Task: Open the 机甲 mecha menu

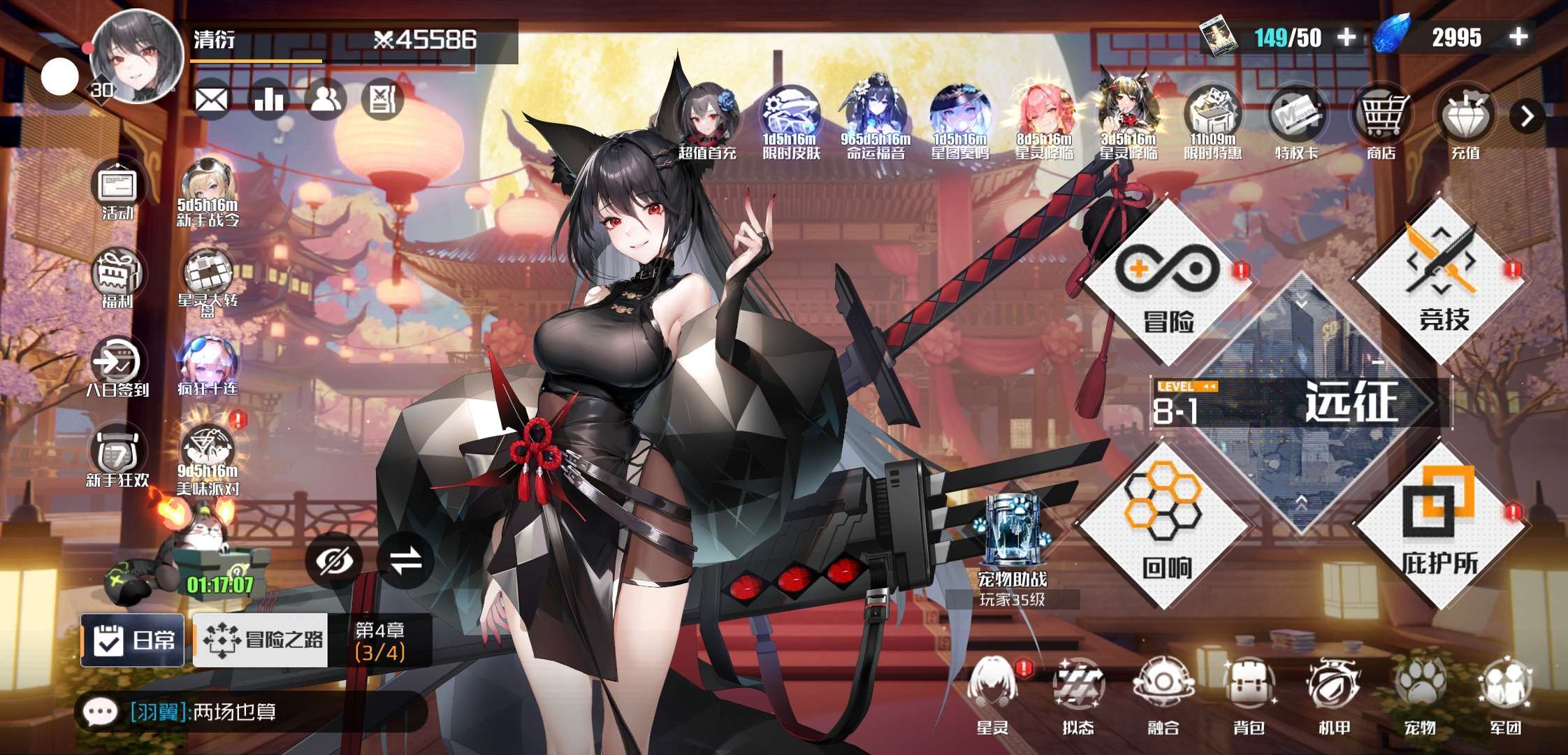Action: point(1333,693)
